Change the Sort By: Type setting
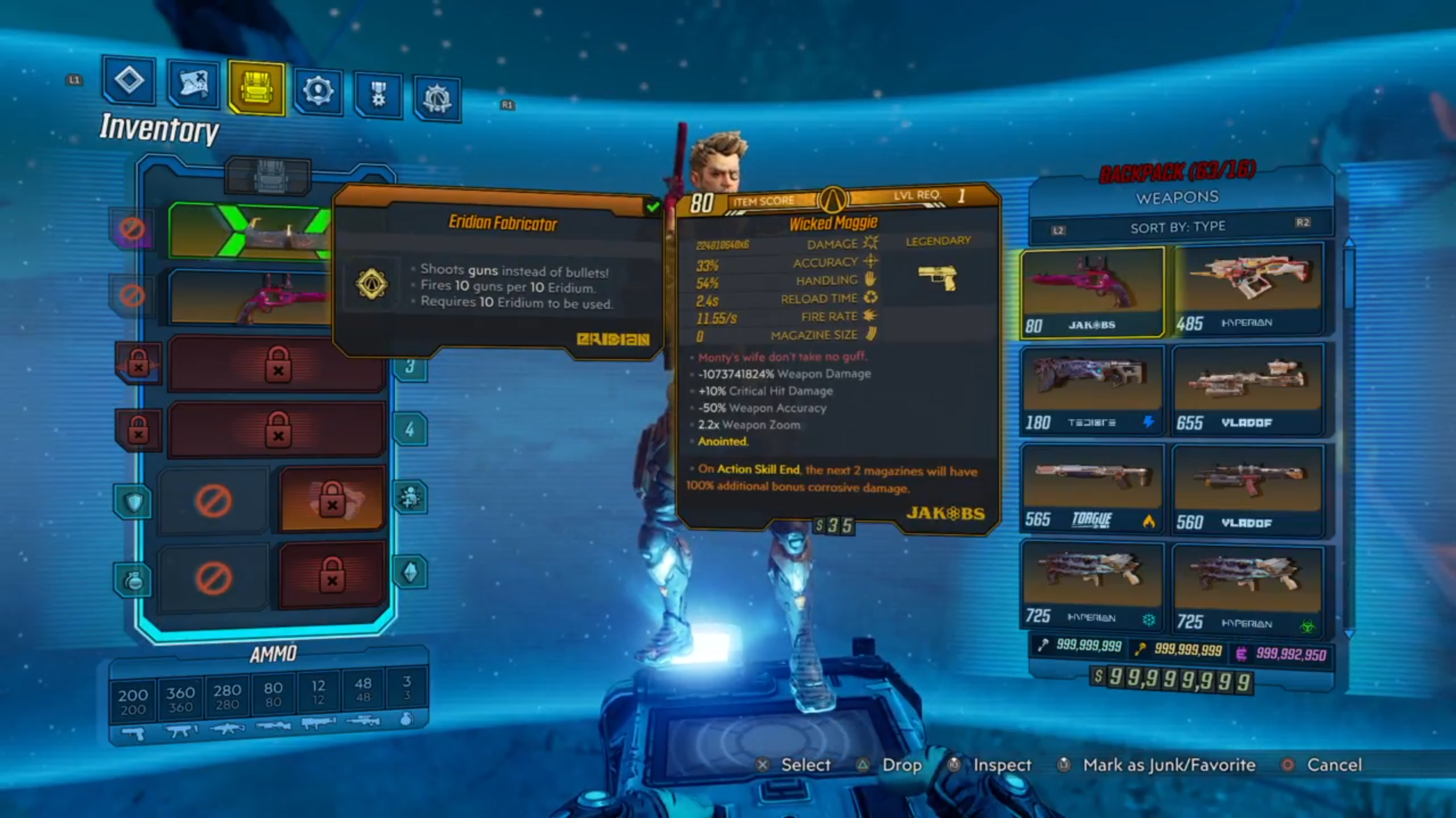The image size is (1456, 818). click(1177, 228)
